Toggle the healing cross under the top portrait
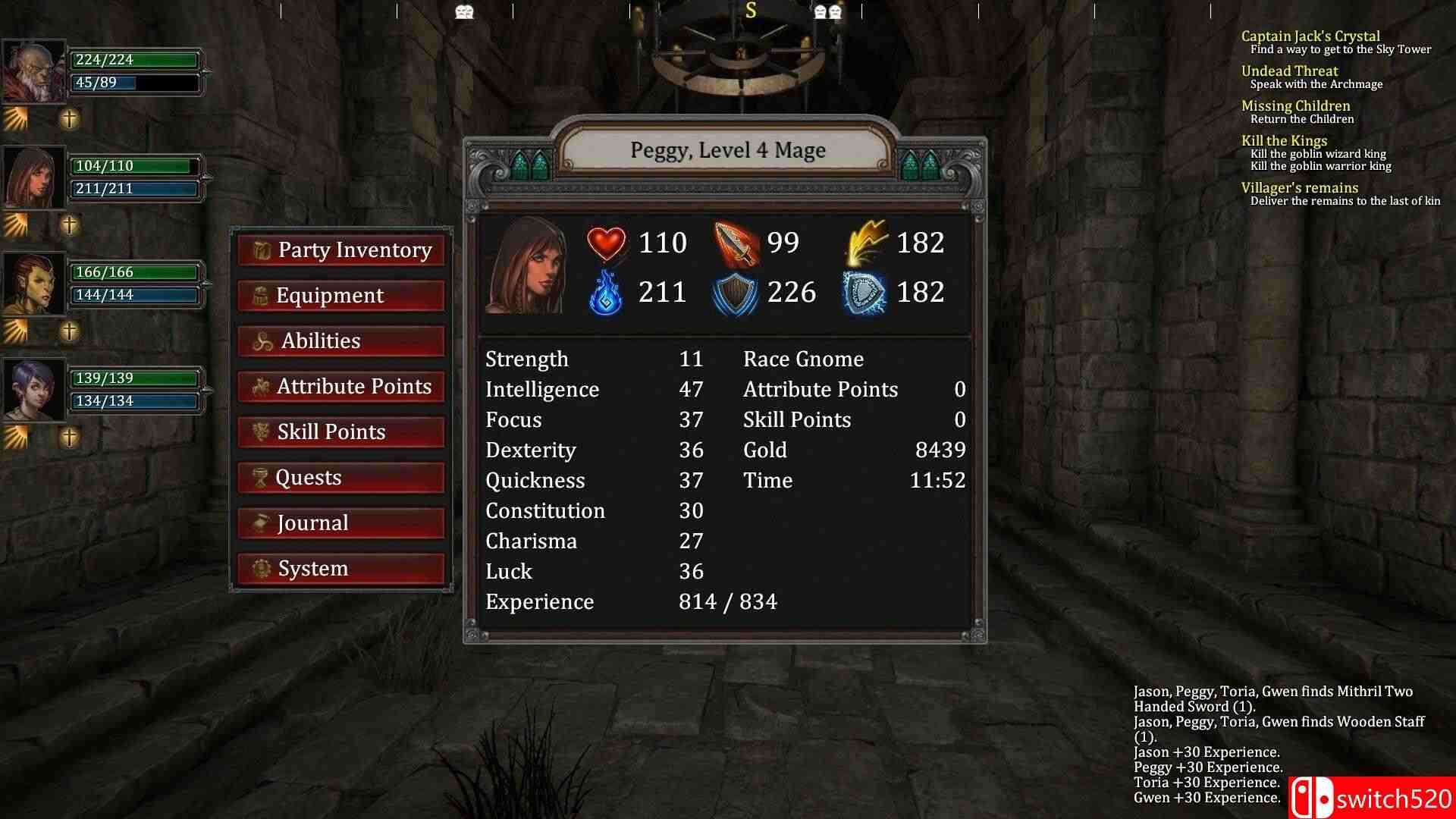This screenshot has height=819, width=1456. pyautogui.click(x=68, y=118)
